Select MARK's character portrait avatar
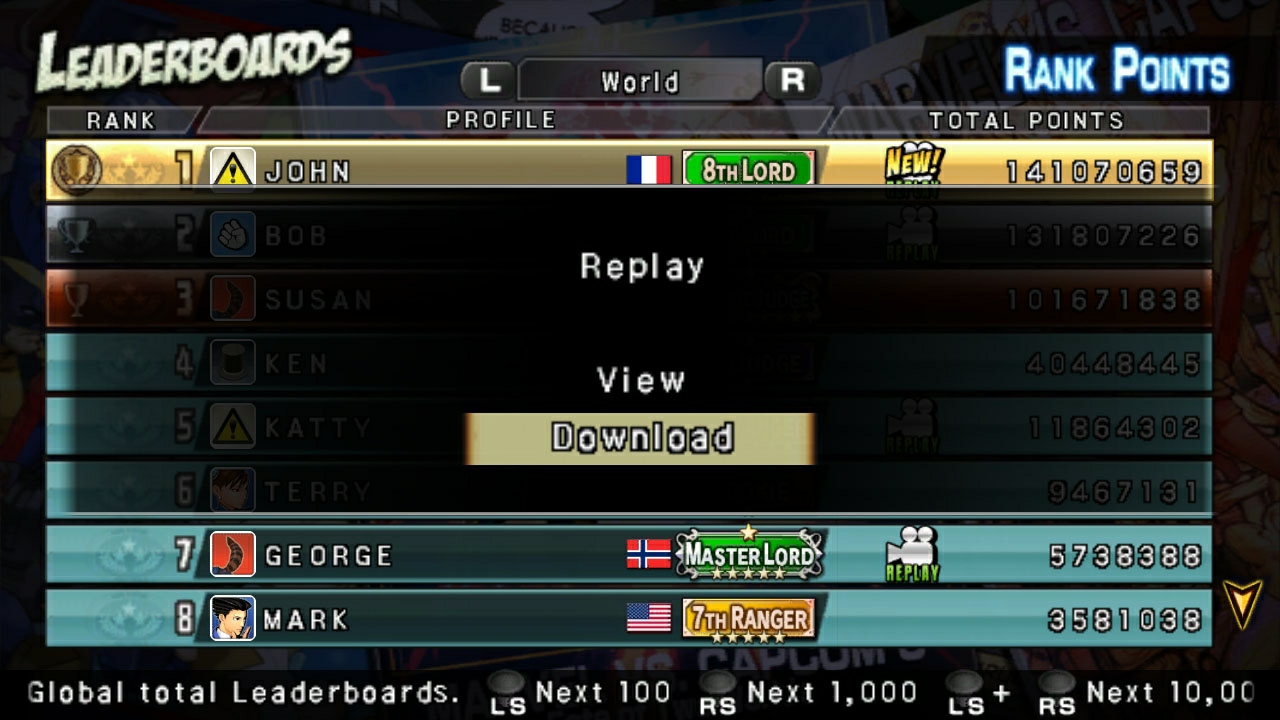 233,619
